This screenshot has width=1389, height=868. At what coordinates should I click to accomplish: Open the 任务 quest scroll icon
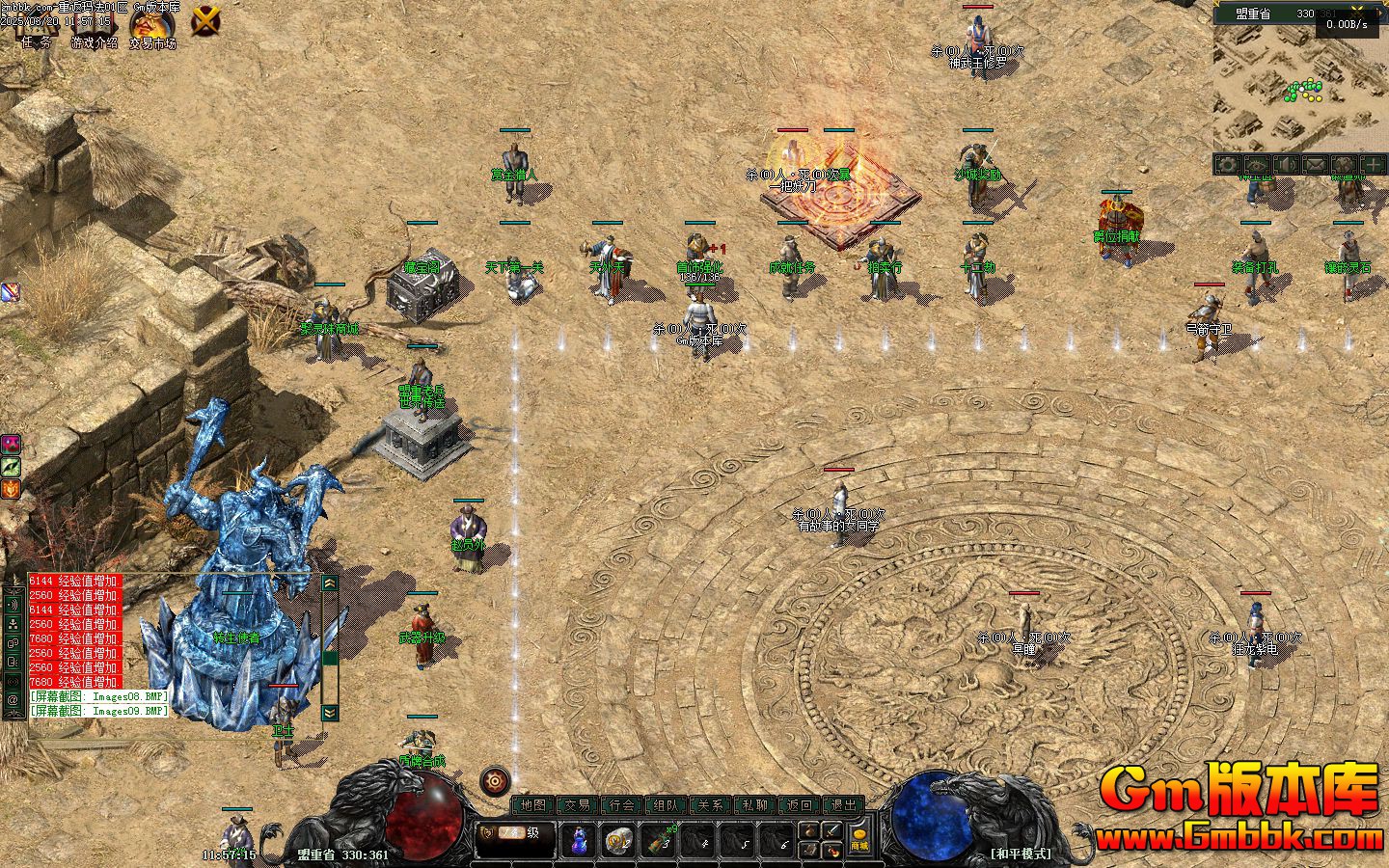[37, 29]
